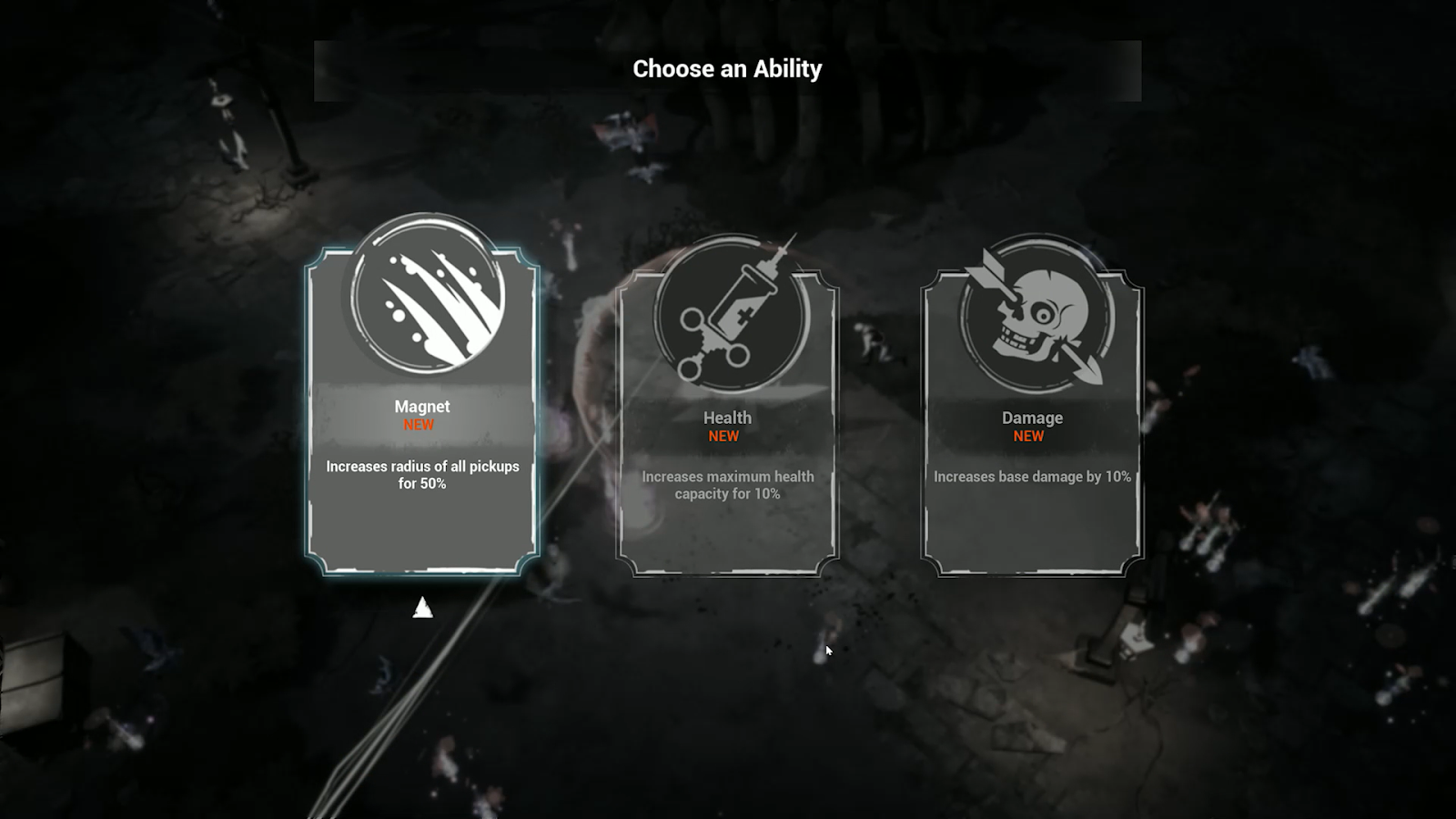Choose the Magnet ability card
Image resolution: width=1456 pixels, height=819 pixels.
(x=422, y=428)
